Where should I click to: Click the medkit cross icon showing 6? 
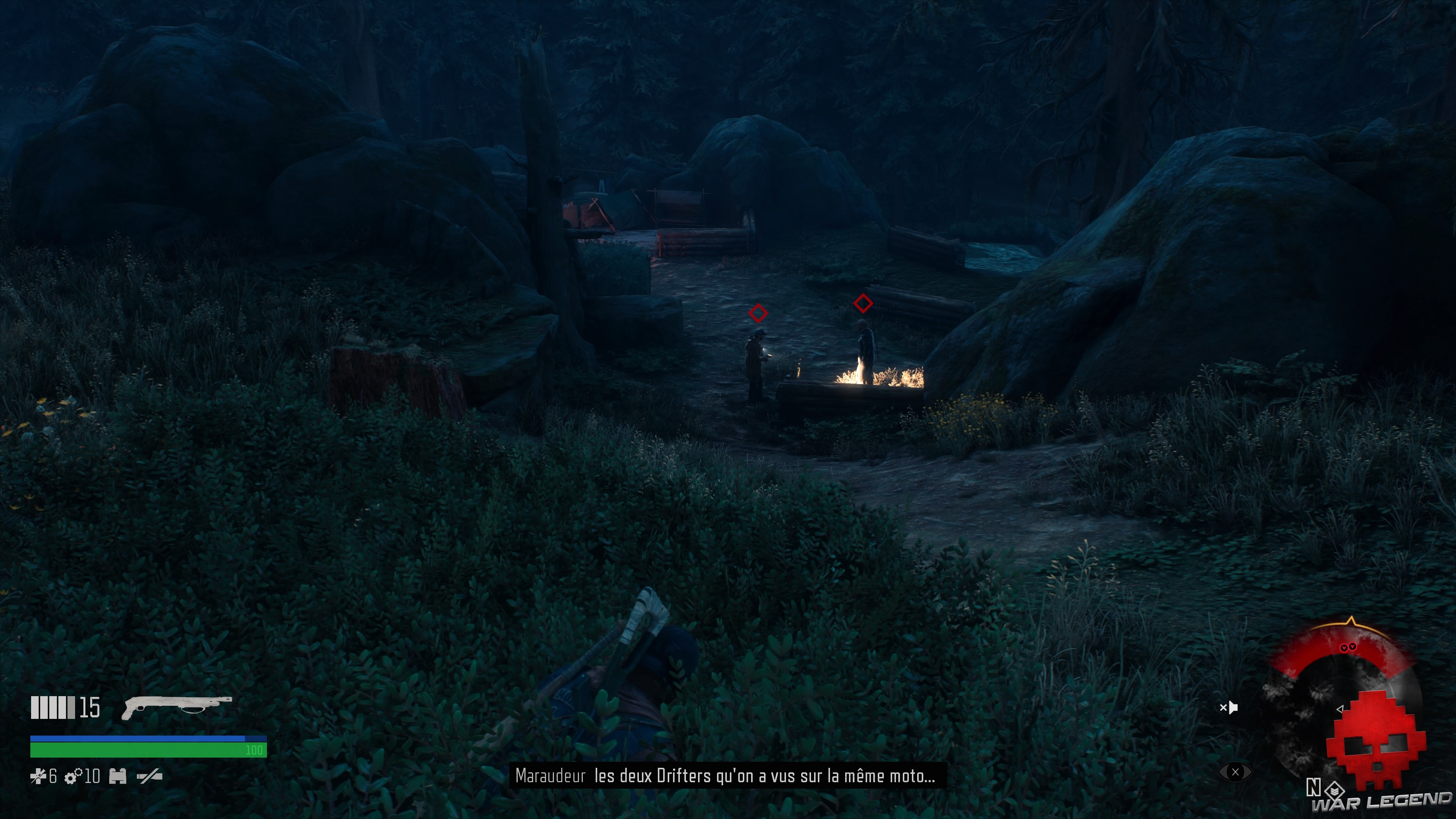pos(39,776)
